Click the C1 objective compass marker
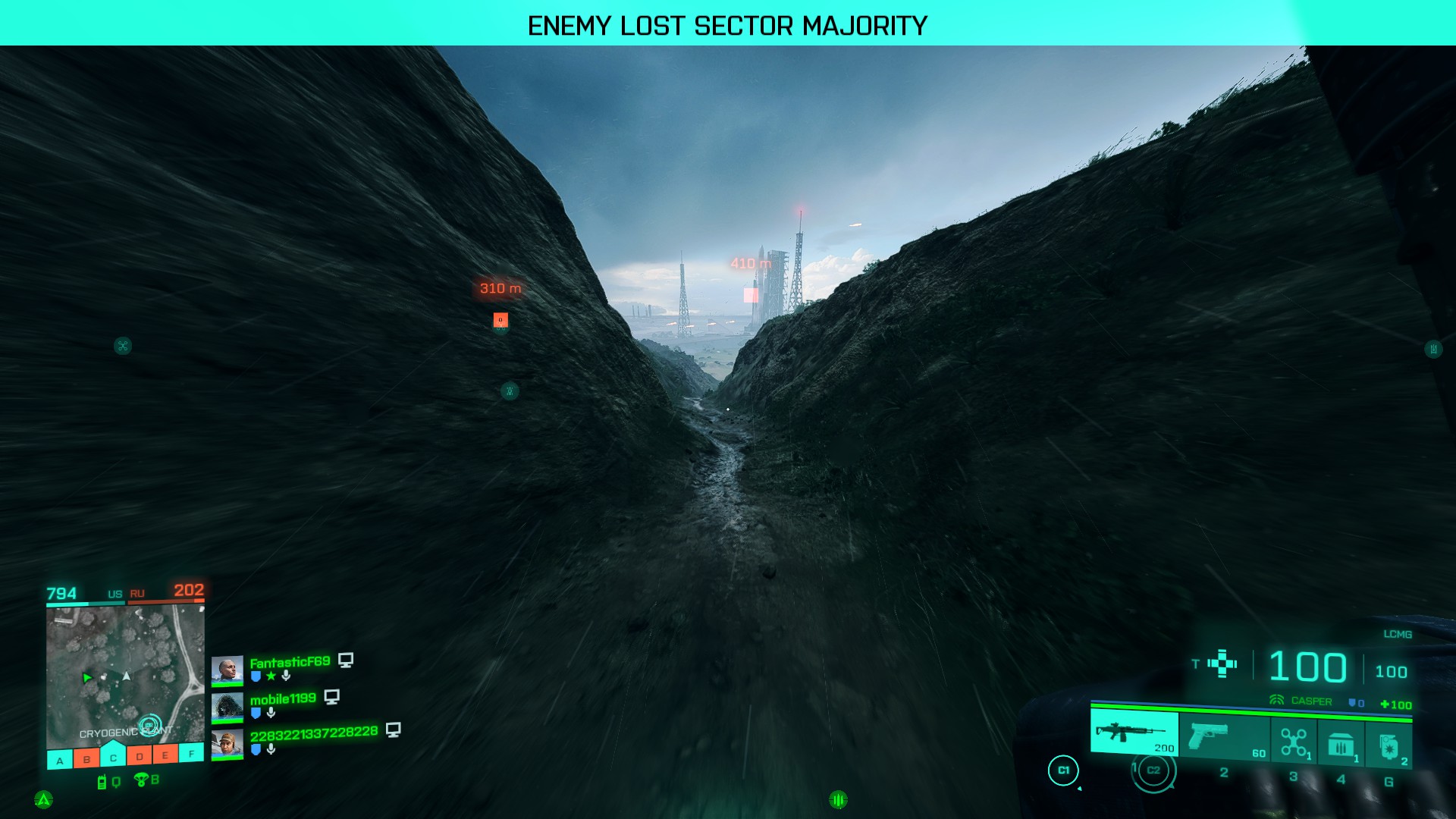The width and height of the screenshot is (1456, 819). [x=1063, y=770]
